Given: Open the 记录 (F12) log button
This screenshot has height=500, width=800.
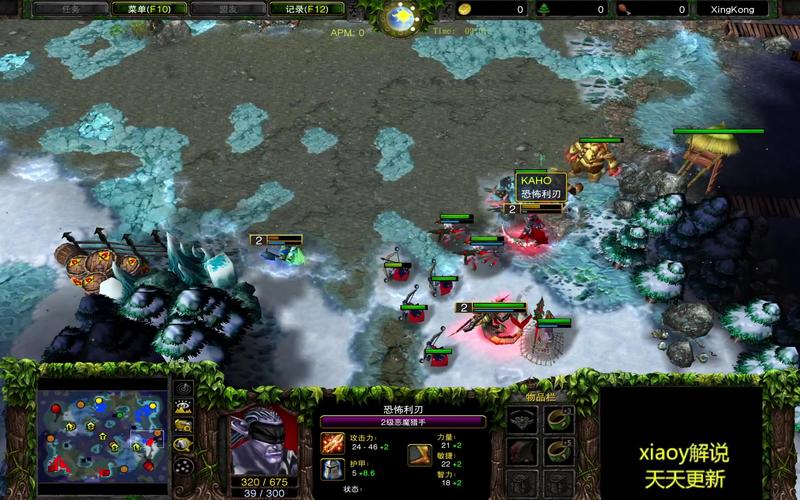Looking at the screenshot, I should [306, 9].
